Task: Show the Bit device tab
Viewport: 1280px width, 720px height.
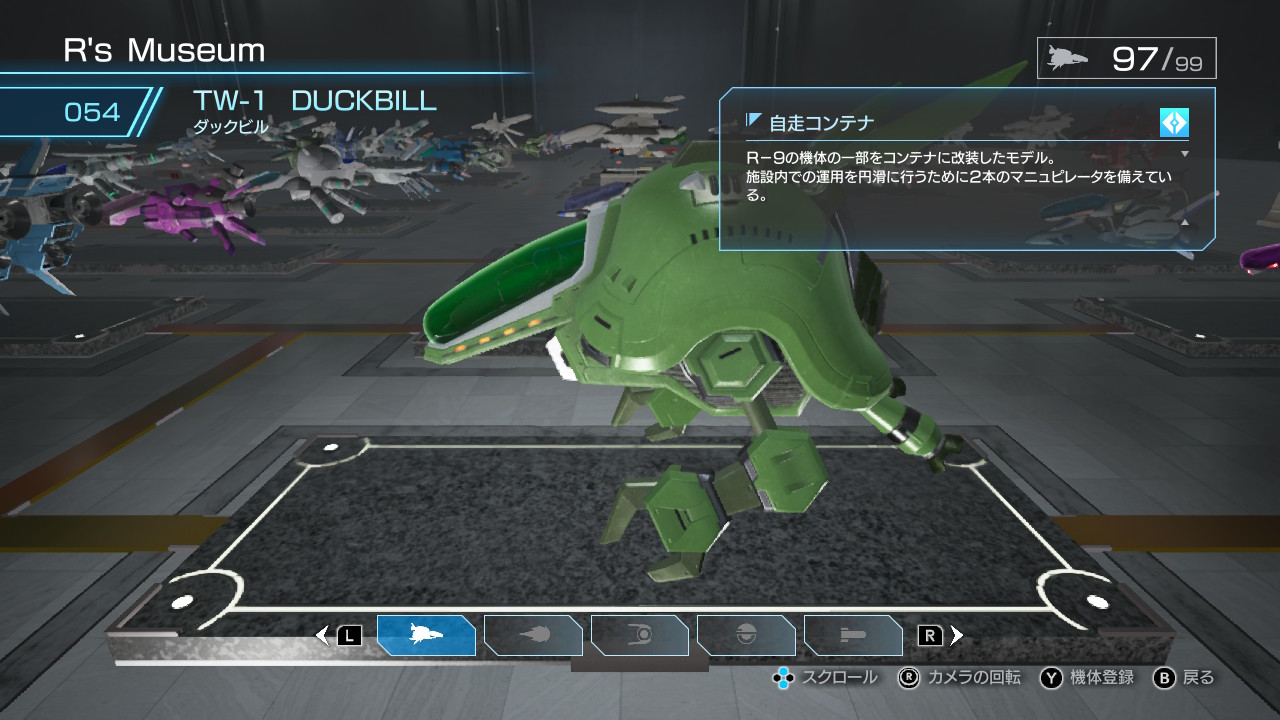Action: [746, 635]
